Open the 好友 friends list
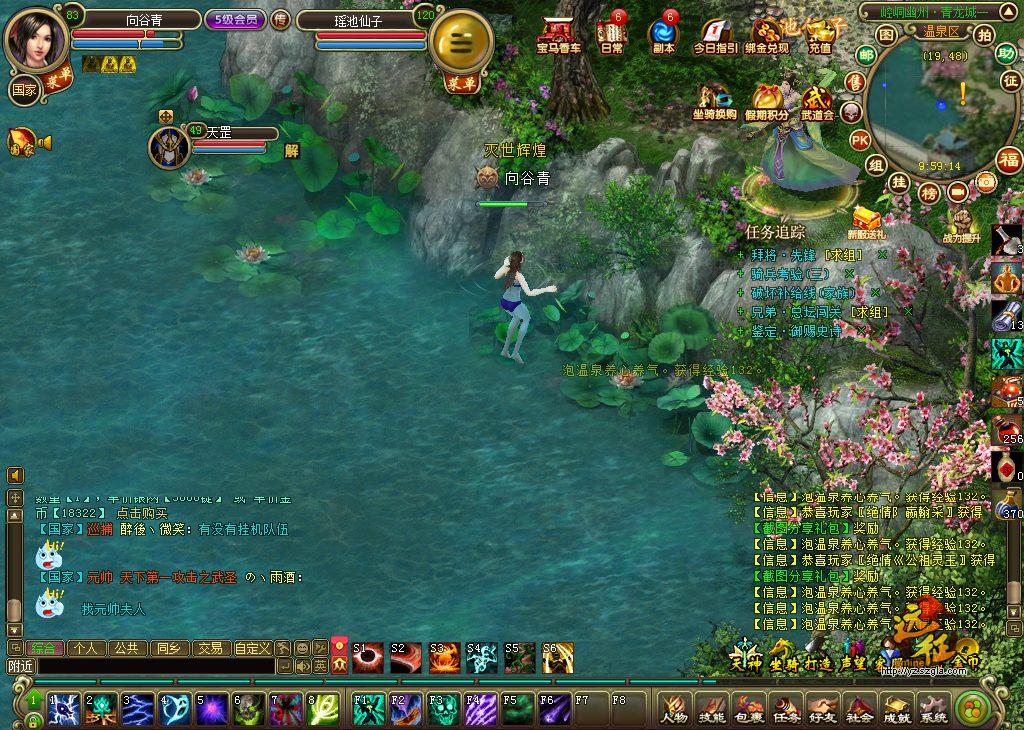This screenshot has width=1024, height=730. tap(822, 709)
